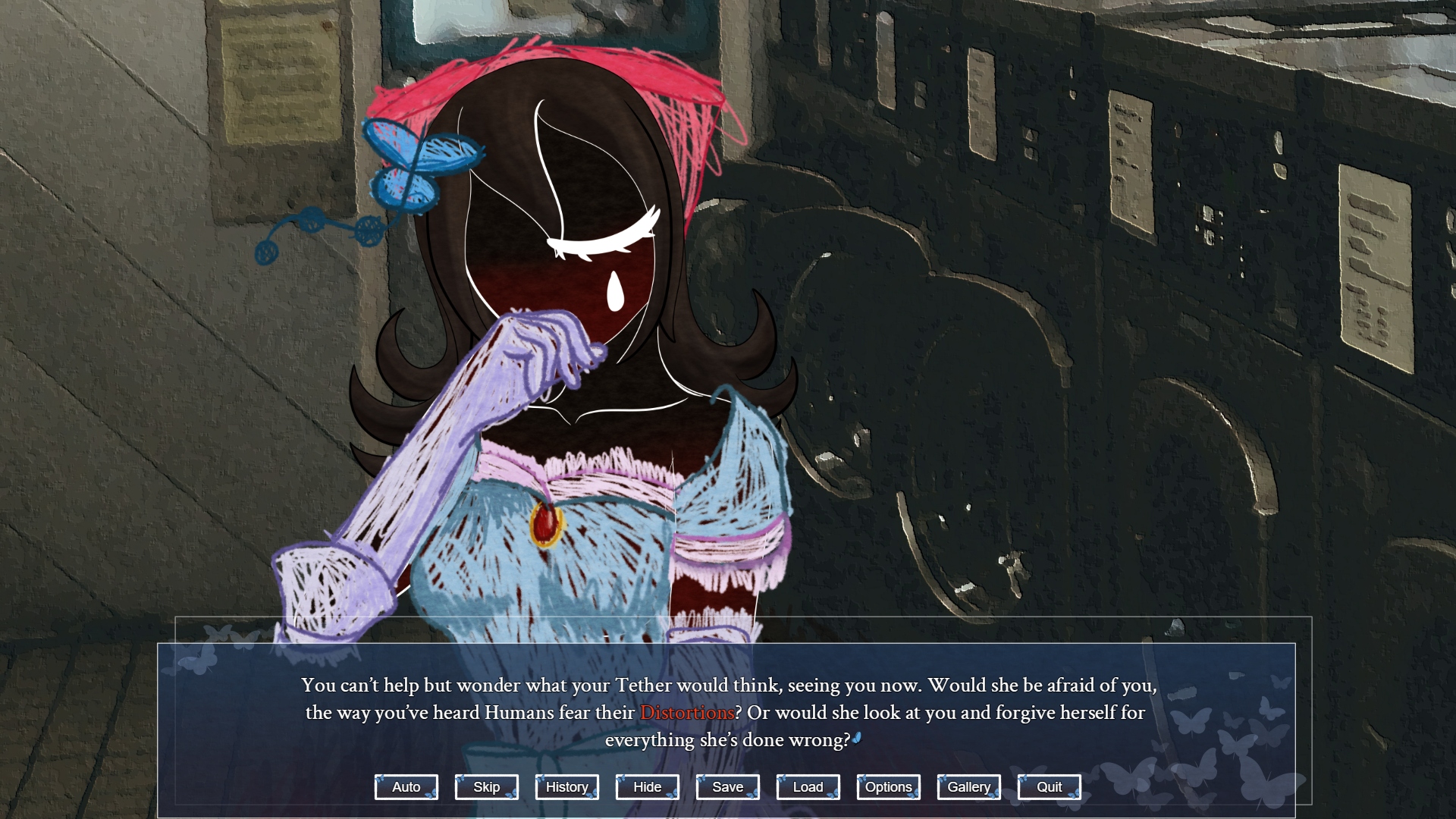Open the dialogue History log
Viewport: 1456px width, 819px height.
pyautogui.click(x=566, y=787)
